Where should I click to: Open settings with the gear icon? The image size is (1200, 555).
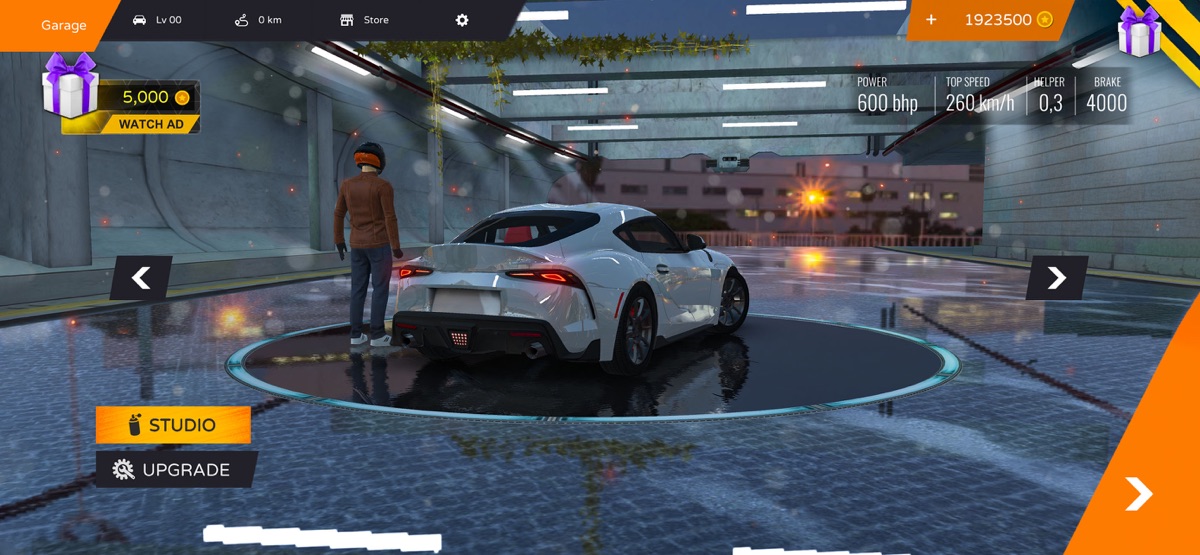tap(462, 20)
